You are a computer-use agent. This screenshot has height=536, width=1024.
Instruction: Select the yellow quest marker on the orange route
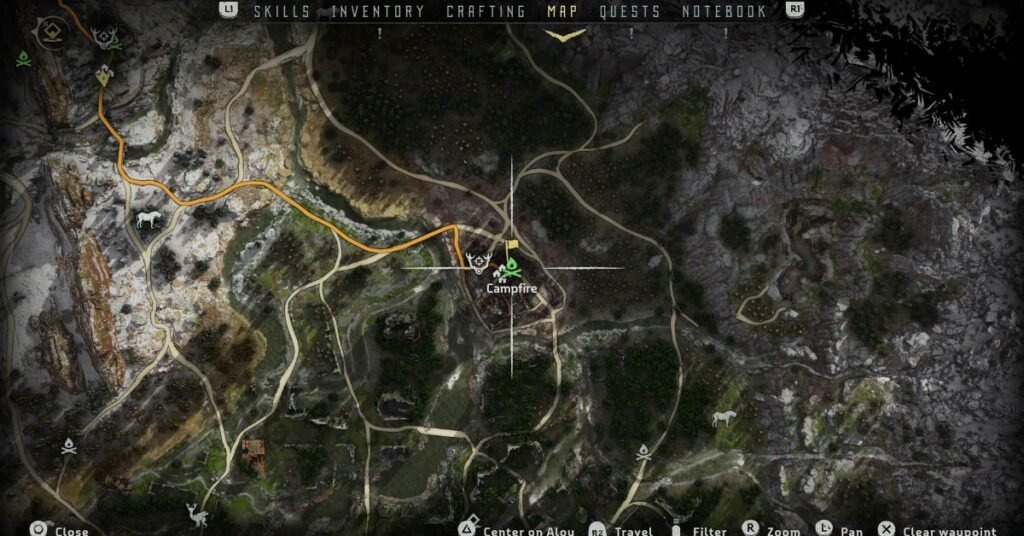[104, 76]
